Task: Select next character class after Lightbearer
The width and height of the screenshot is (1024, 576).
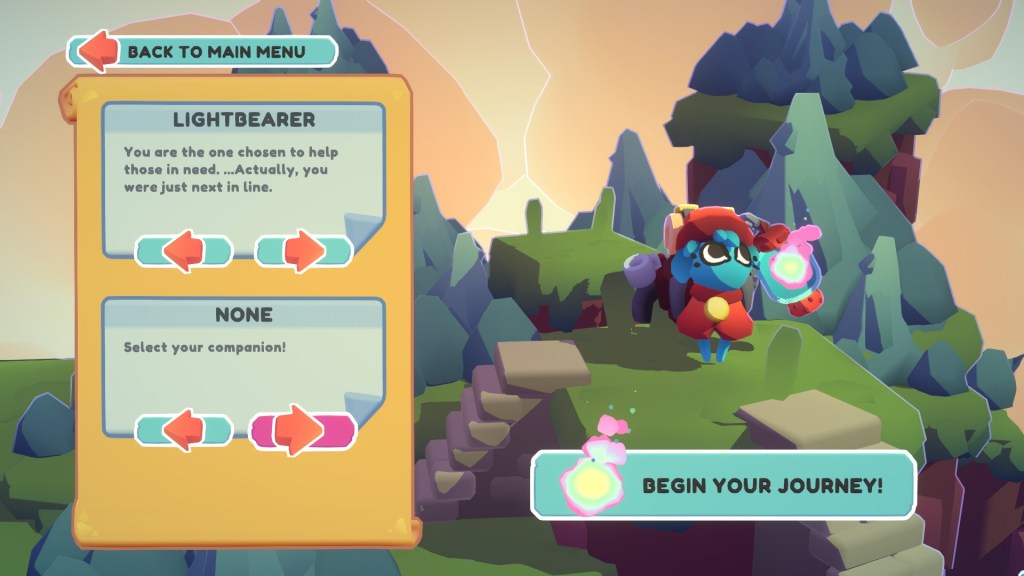Action: [304, 251]
